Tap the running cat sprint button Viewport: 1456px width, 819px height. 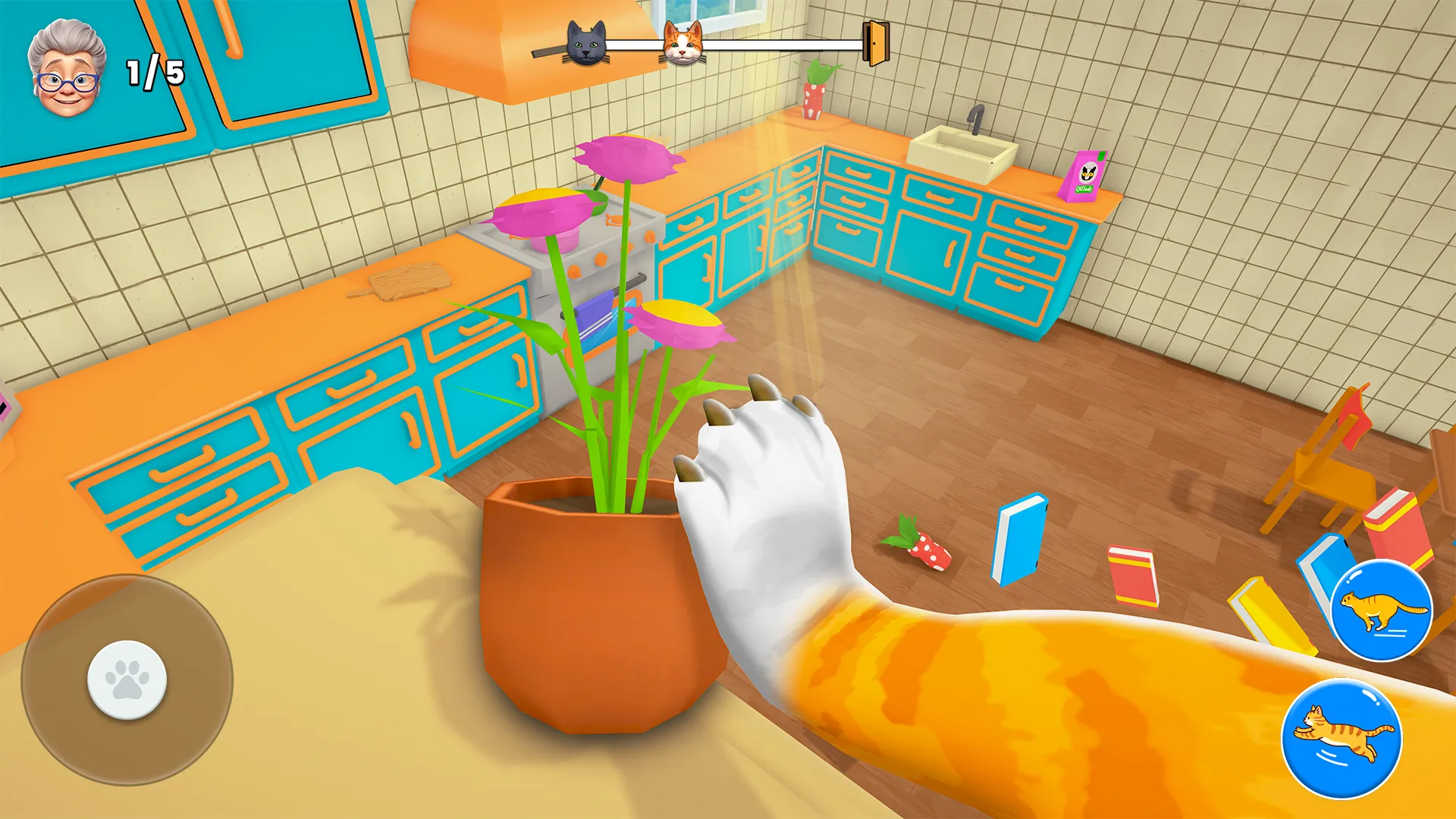click(x=1381, y=610)
